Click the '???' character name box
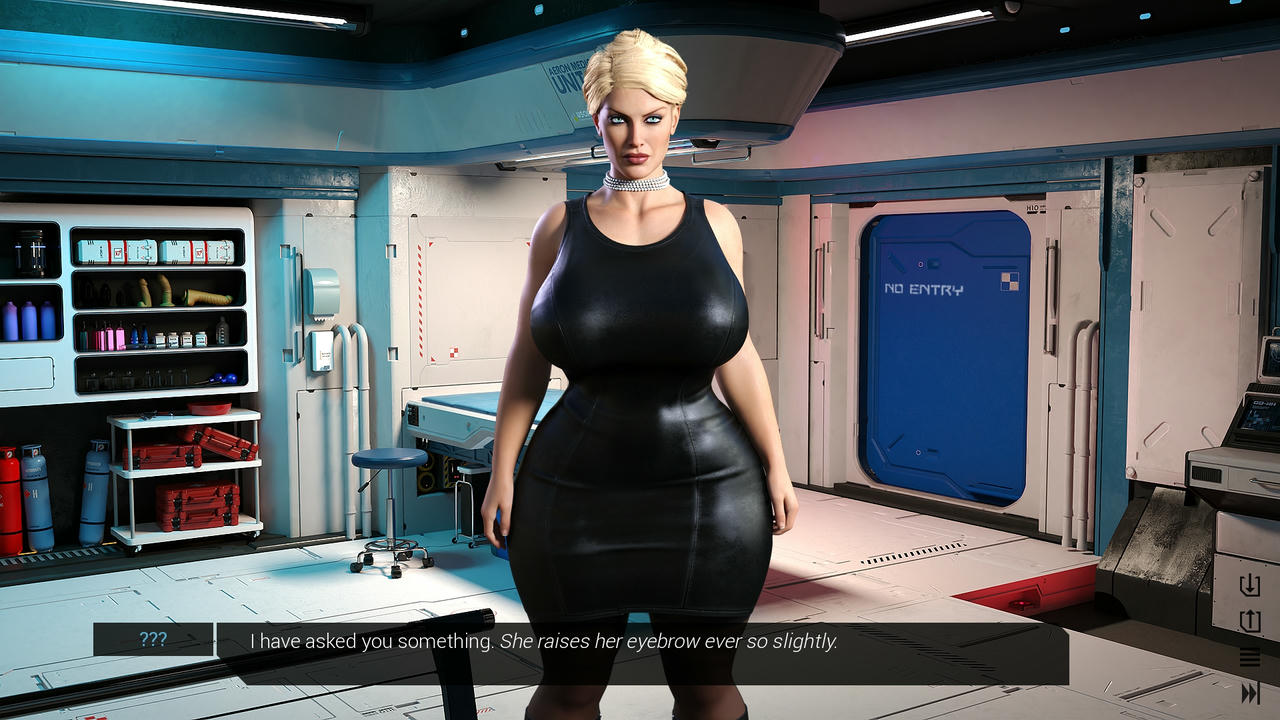Screen dimensions: 1280x720 [x=152, y=641]
